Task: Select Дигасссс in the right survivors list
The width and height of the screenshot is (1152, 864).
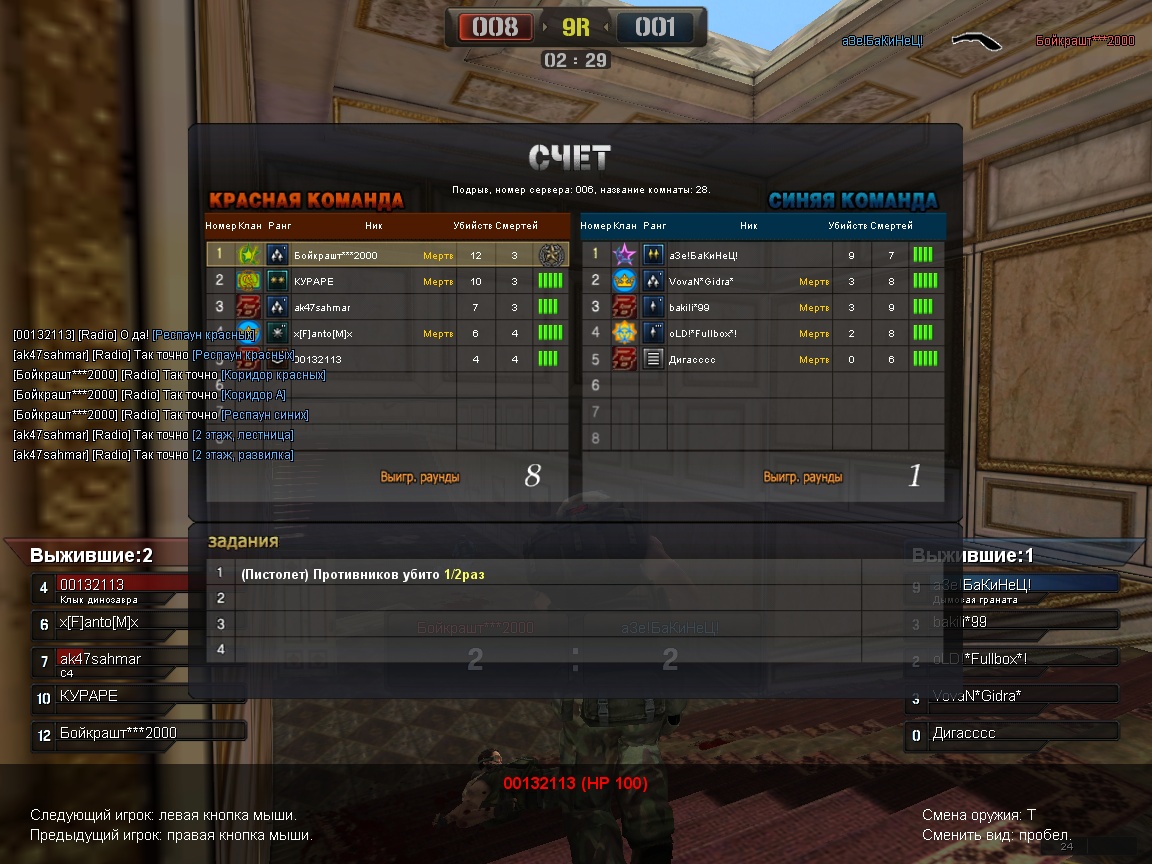Action: [1010, 734]
